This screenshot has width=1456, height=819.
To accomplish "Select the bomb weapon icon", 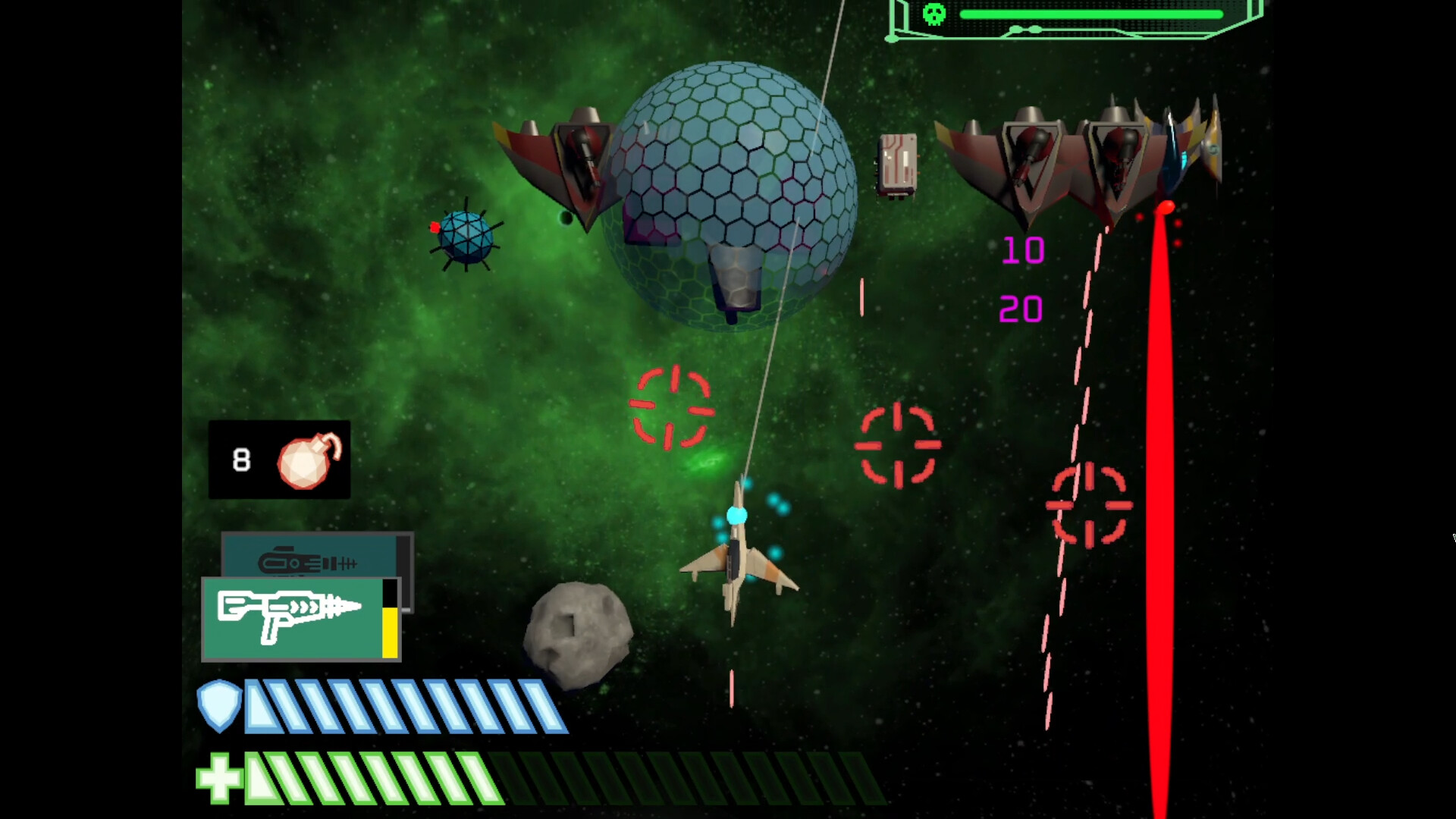I will coord(306,461).
